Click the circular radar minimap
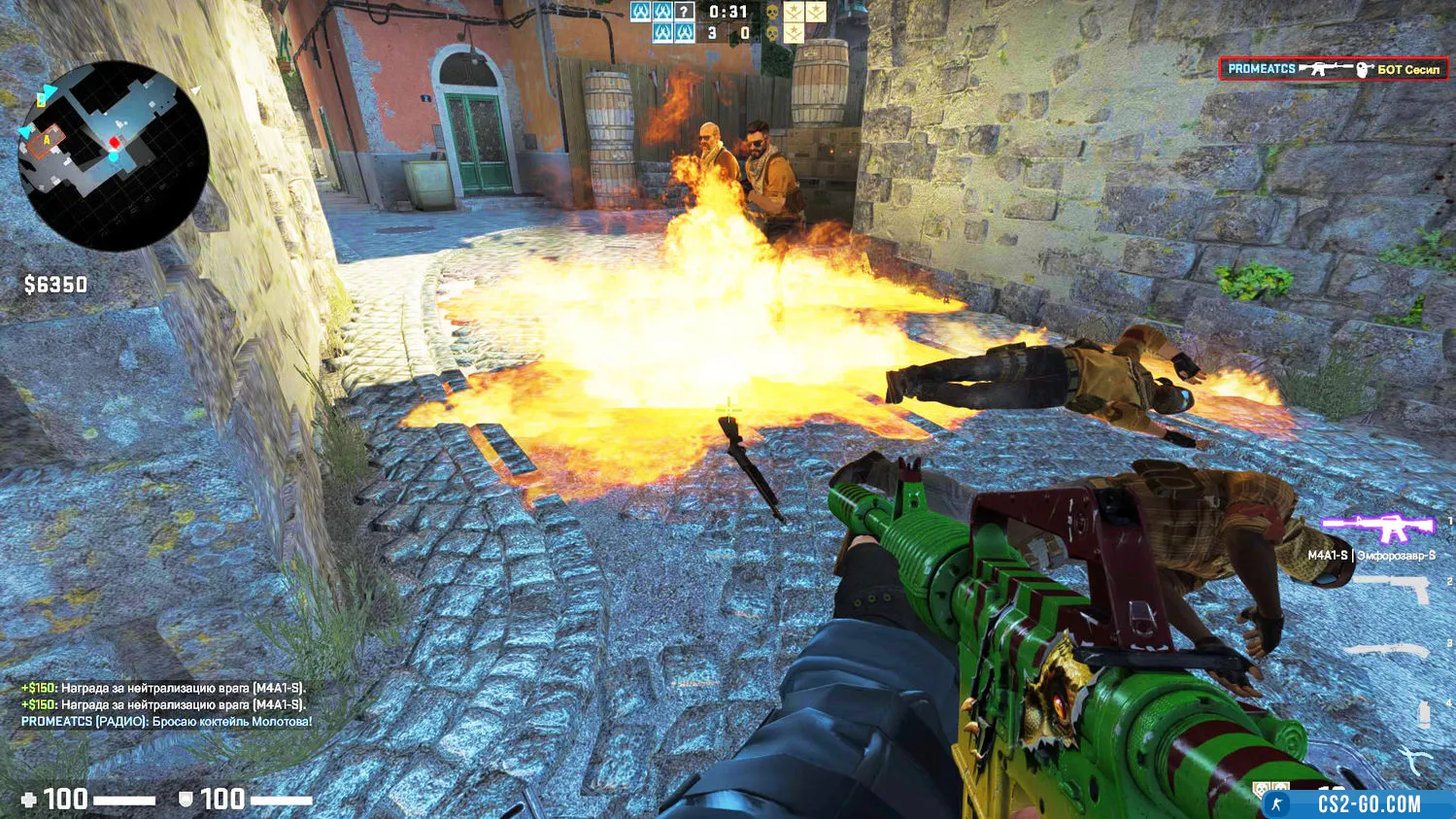The width and height of the screenshot is (1456, 819). point(113,155)
